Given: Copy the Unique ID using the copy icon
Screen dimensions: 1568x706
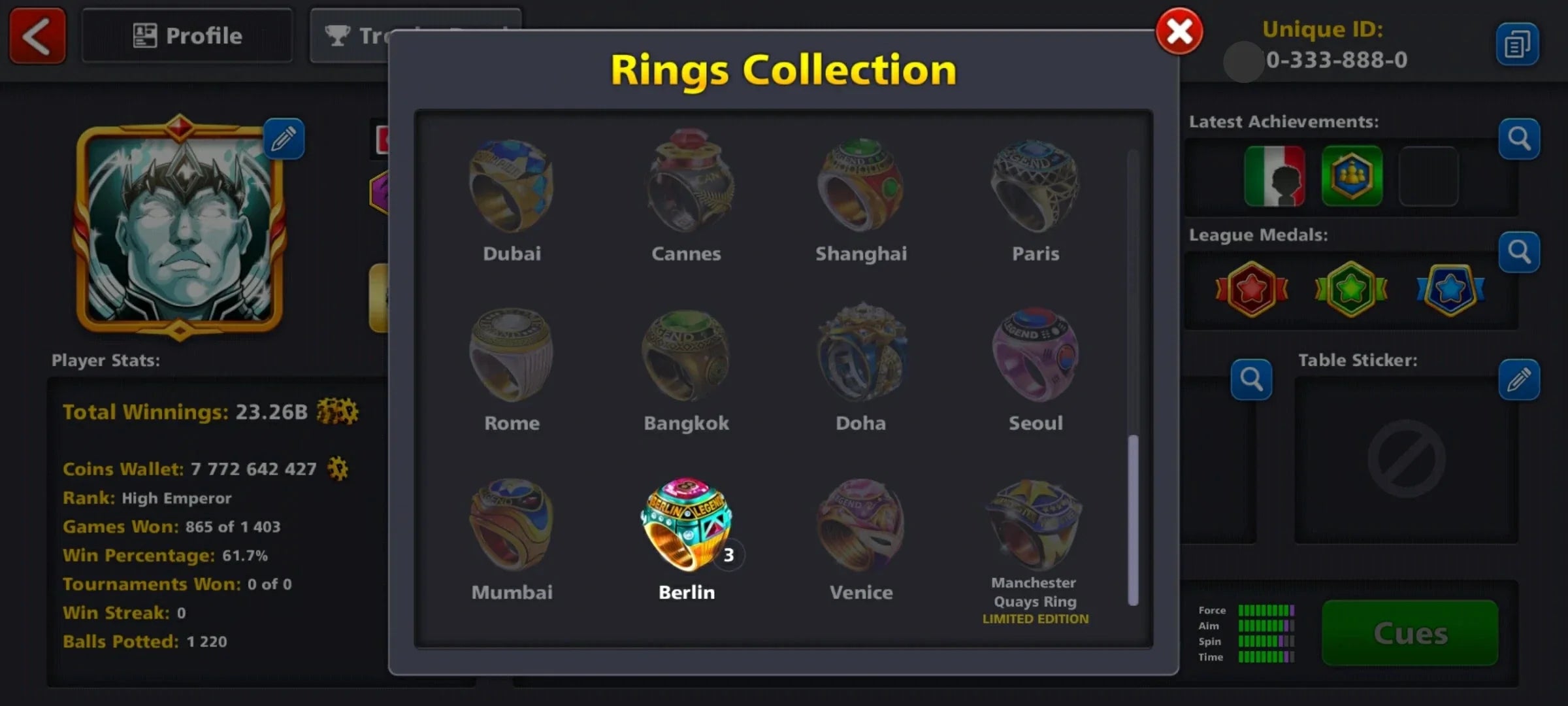Looking at the screenshot, I should click(1519, 43).
